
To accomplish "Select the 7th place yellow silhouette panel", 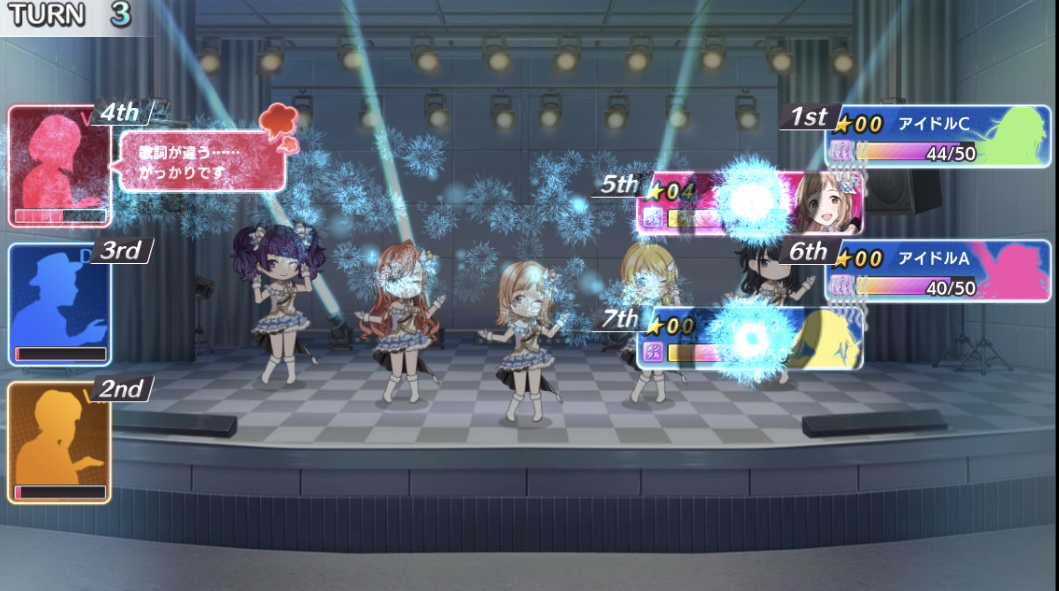I will click(x=748, y=338).
